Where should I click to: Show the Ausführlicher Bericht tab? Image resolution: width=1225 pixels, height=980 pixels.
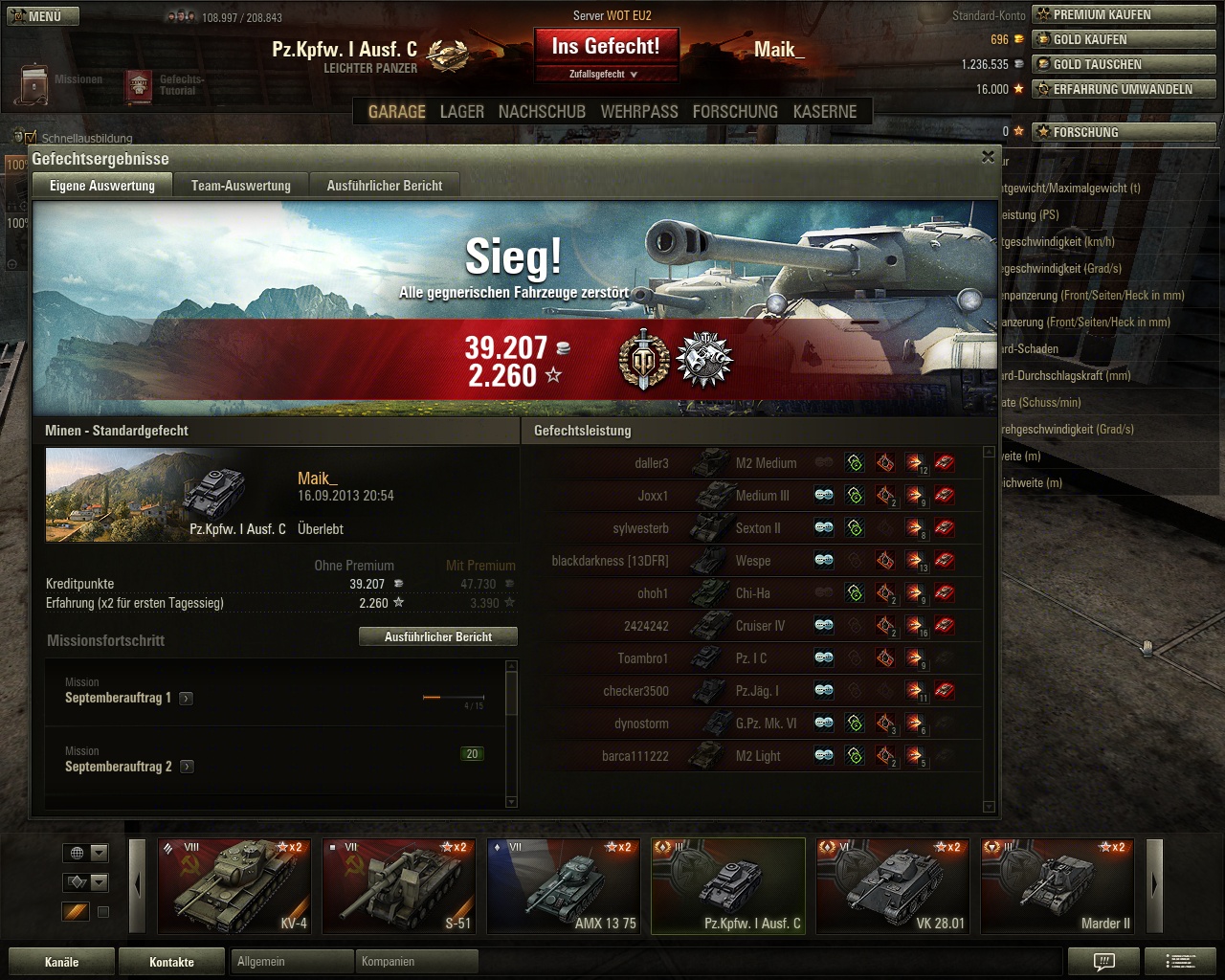click(384, 186)
